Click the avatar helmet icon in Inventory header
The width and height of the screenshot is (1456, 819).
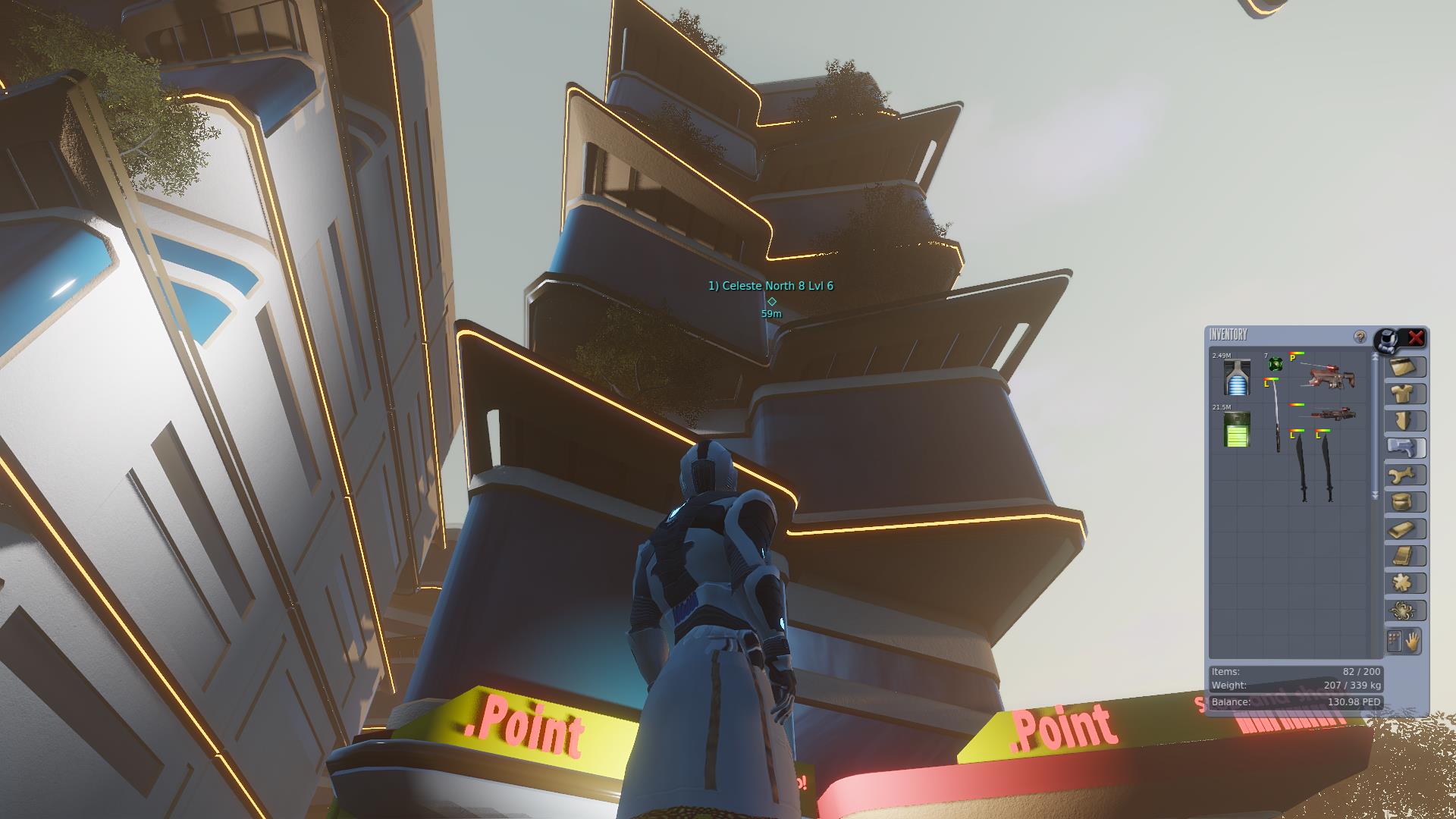pos(1388,339)
